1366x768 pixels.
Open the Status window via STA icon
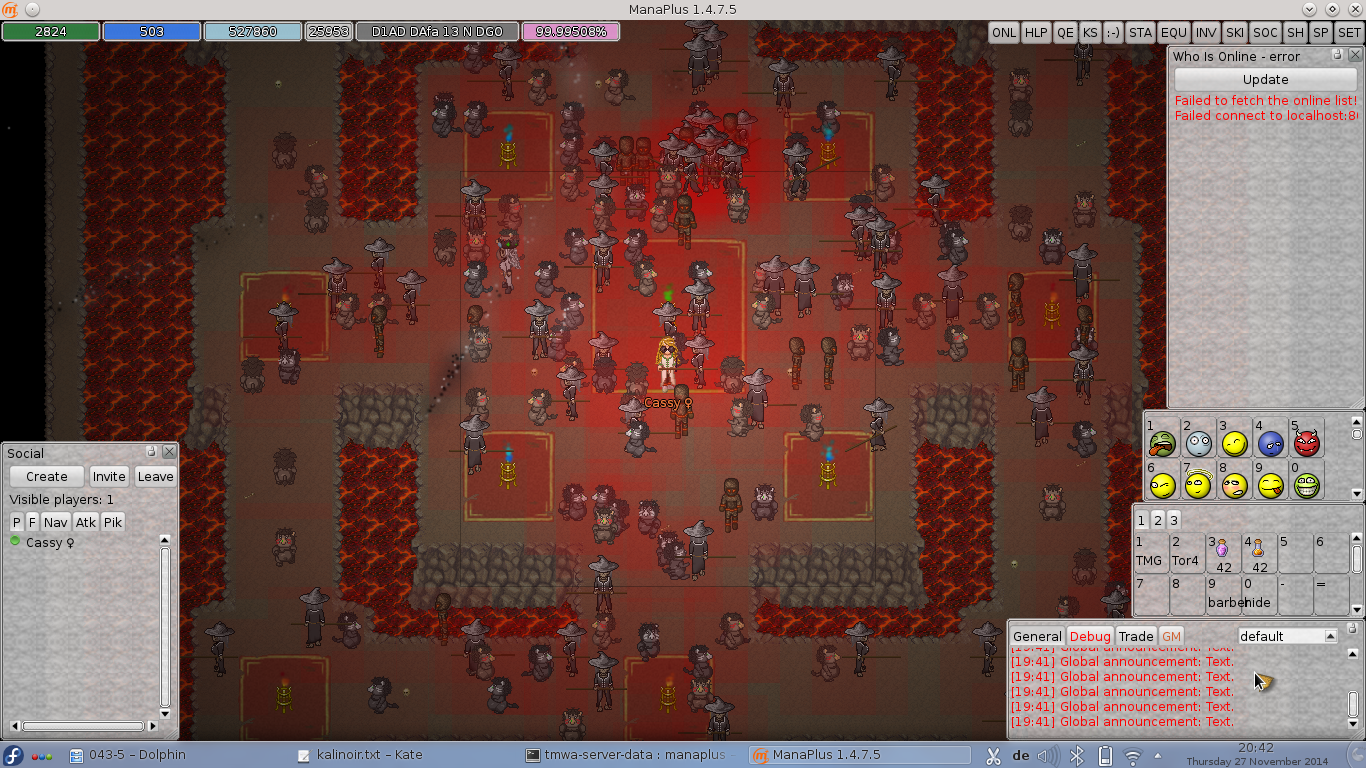(1140, 32)
